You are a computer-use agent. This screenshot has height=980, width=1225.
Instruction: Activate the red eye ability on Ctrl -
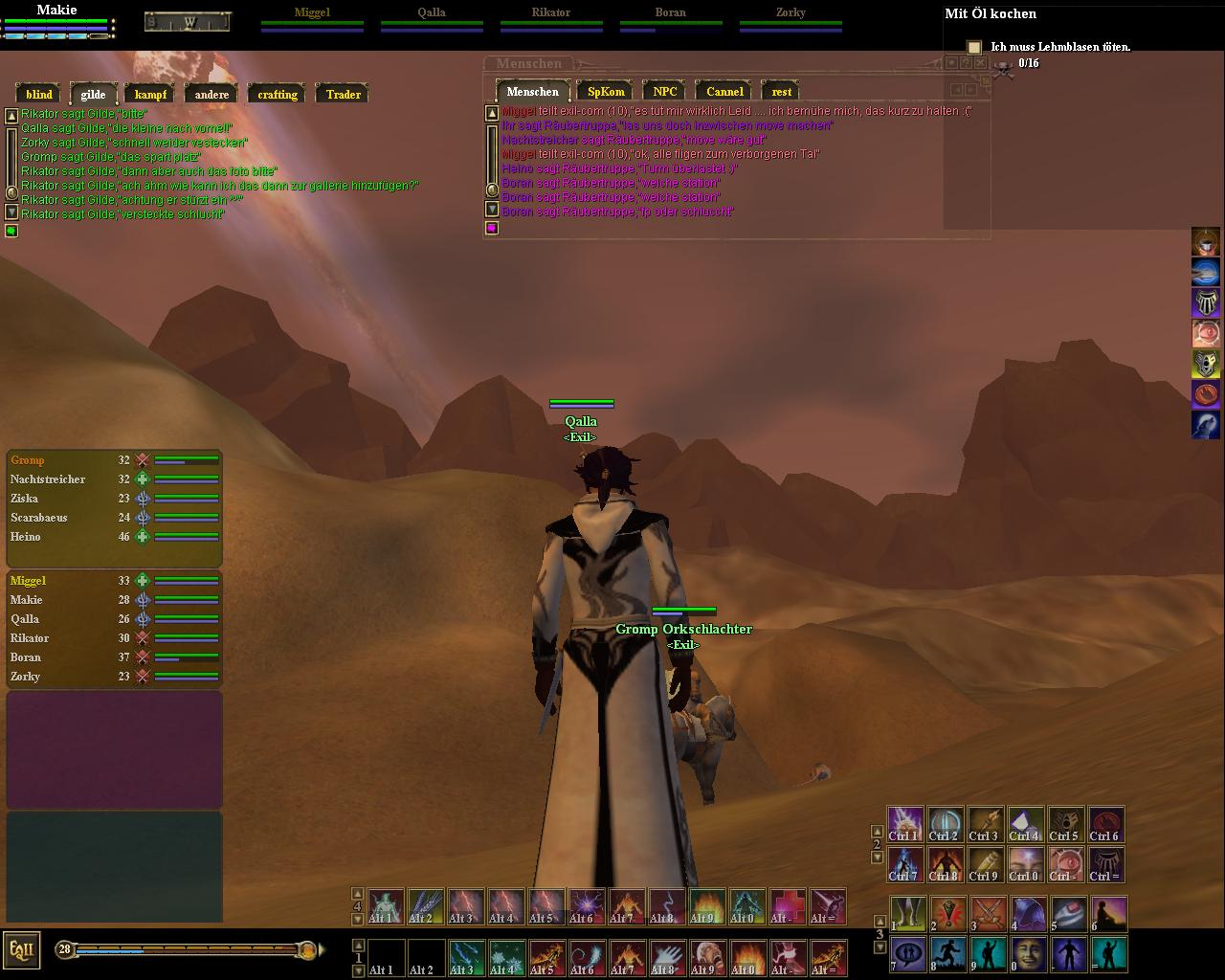[1065, 864]
